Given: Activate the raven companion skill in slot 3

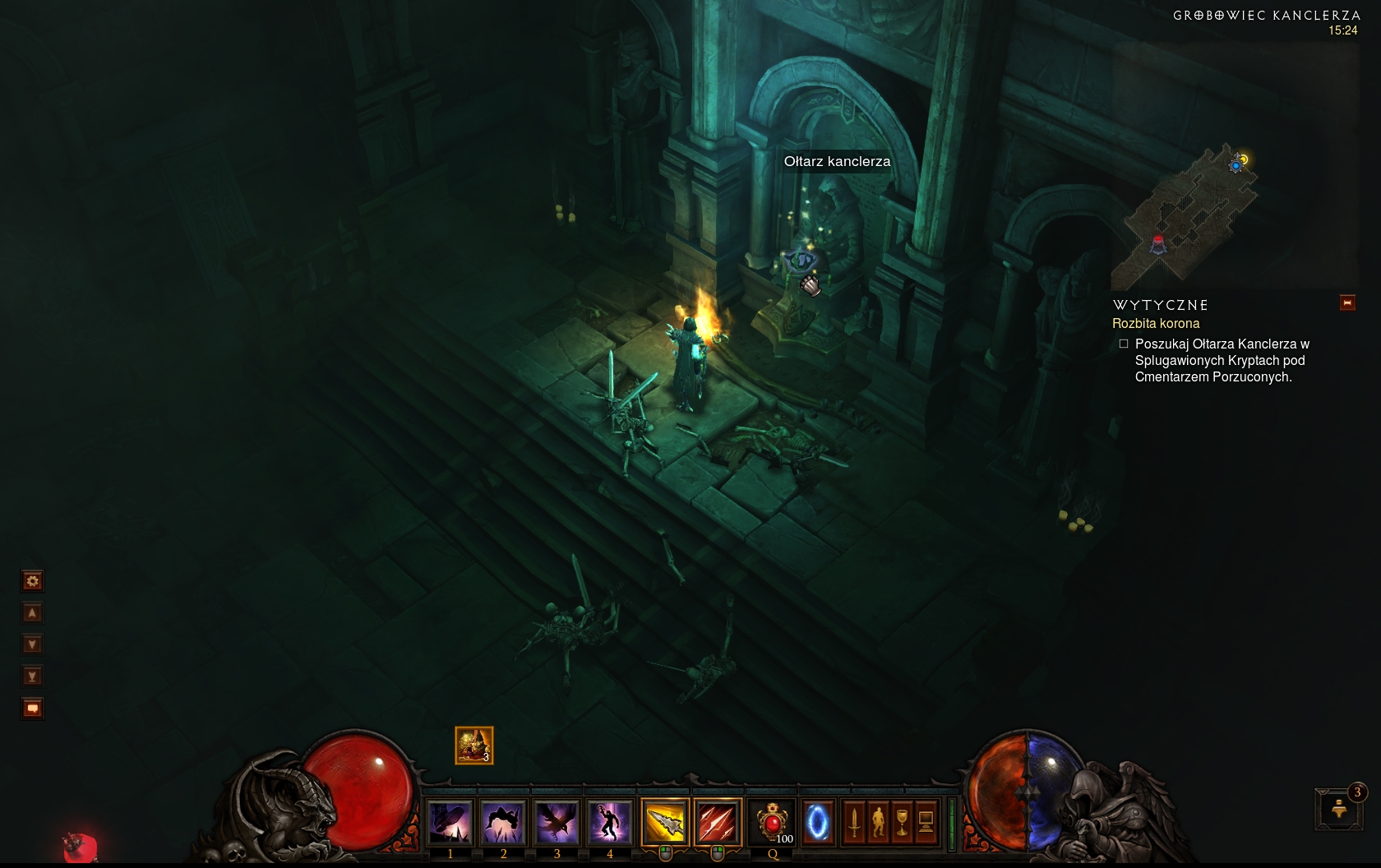Looking at the screenshot, I should pyautogui.click(x=557, y=821).
